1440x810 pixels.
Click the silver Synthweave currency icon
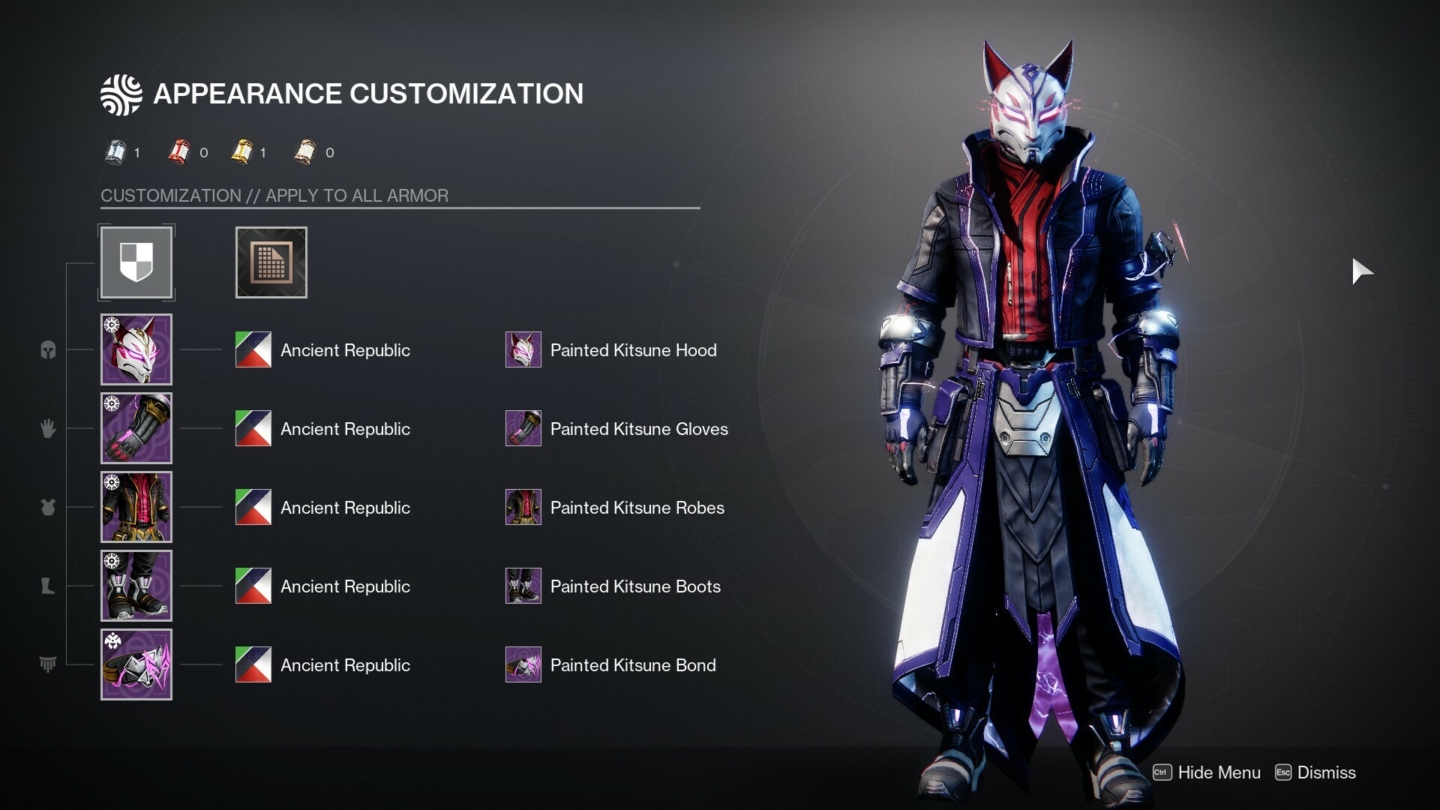click(x=115, y=152)
